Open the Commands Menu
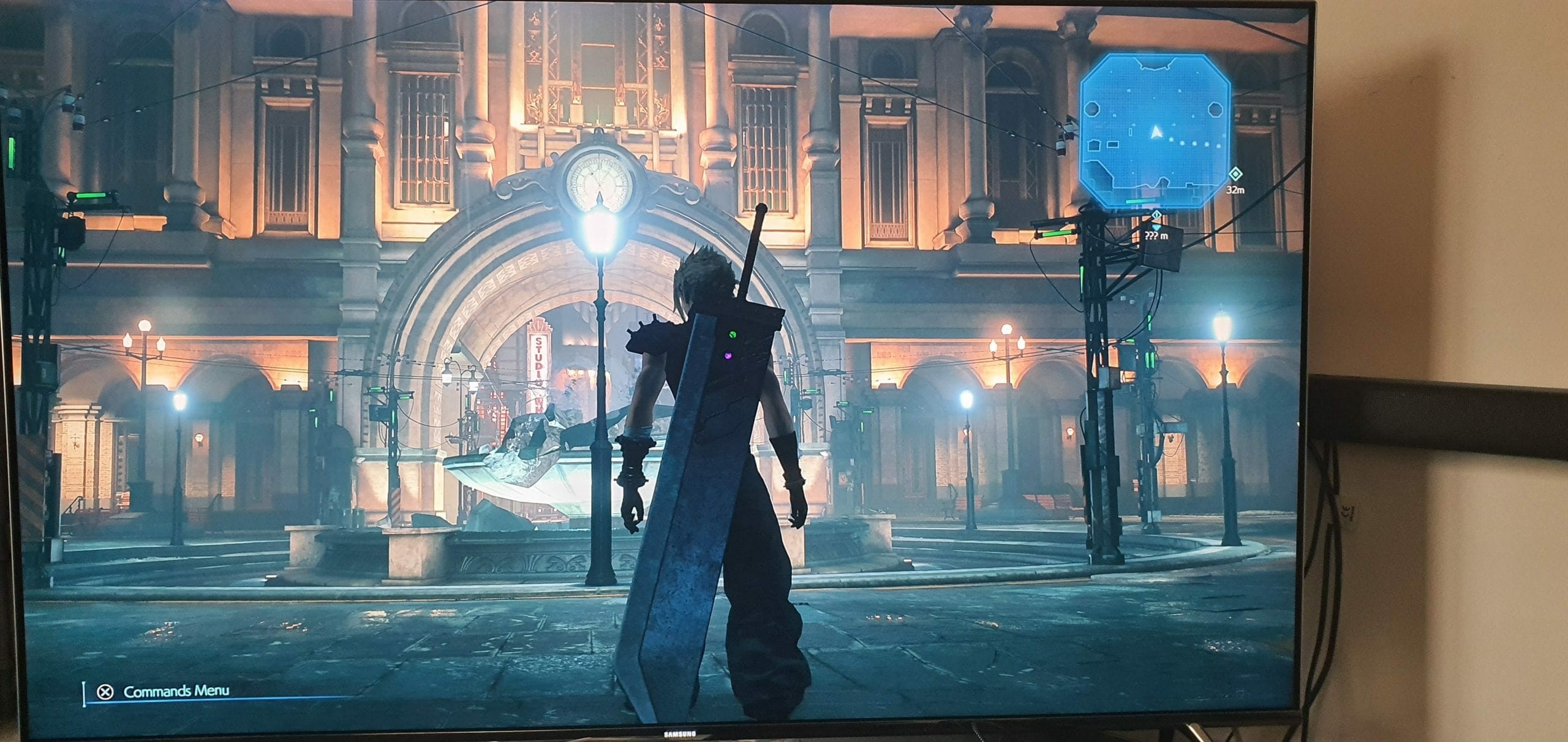1568x742 pixels. pyautogui.click(x=165, y=692)
